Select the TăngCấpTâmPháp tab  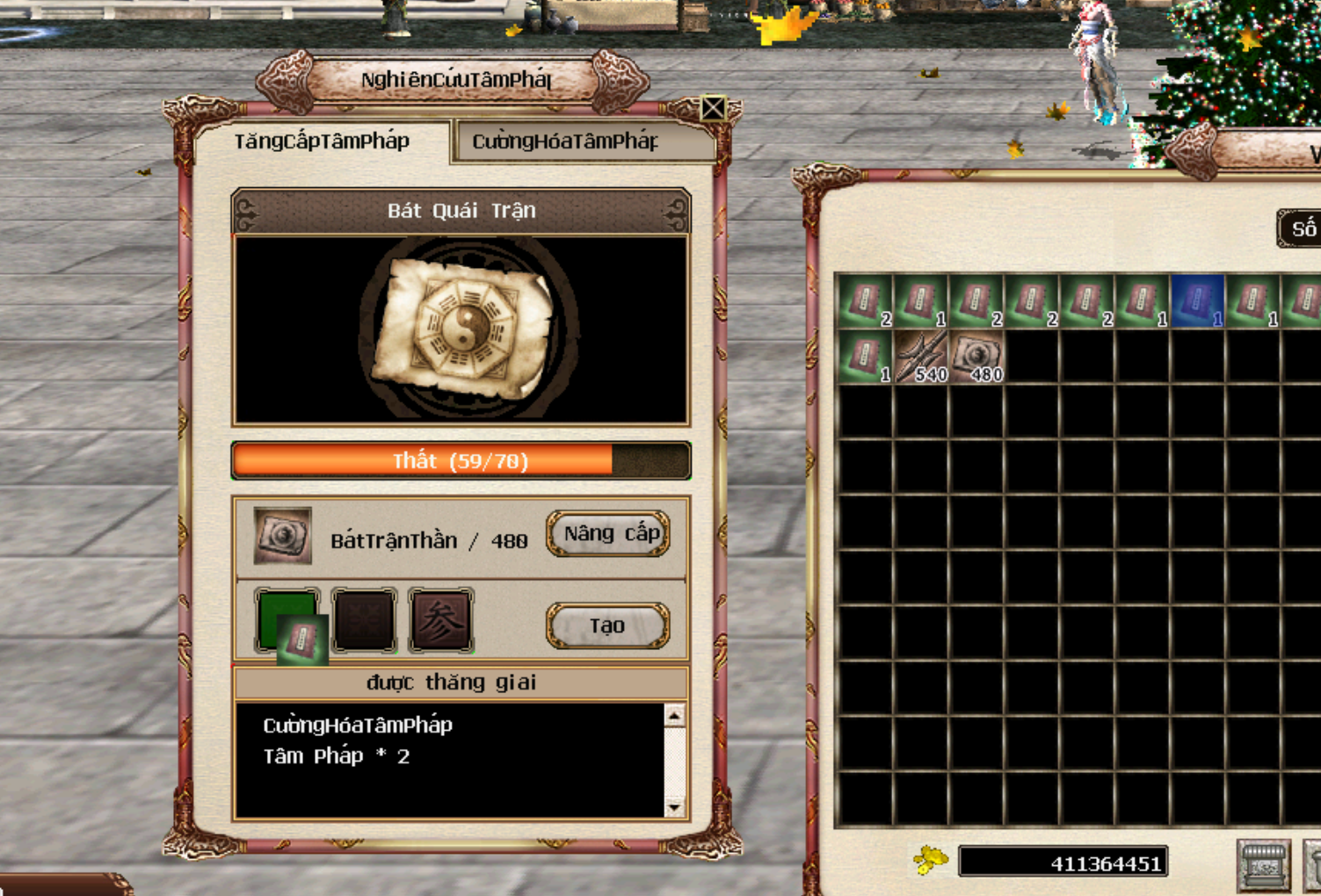[322, 141]
